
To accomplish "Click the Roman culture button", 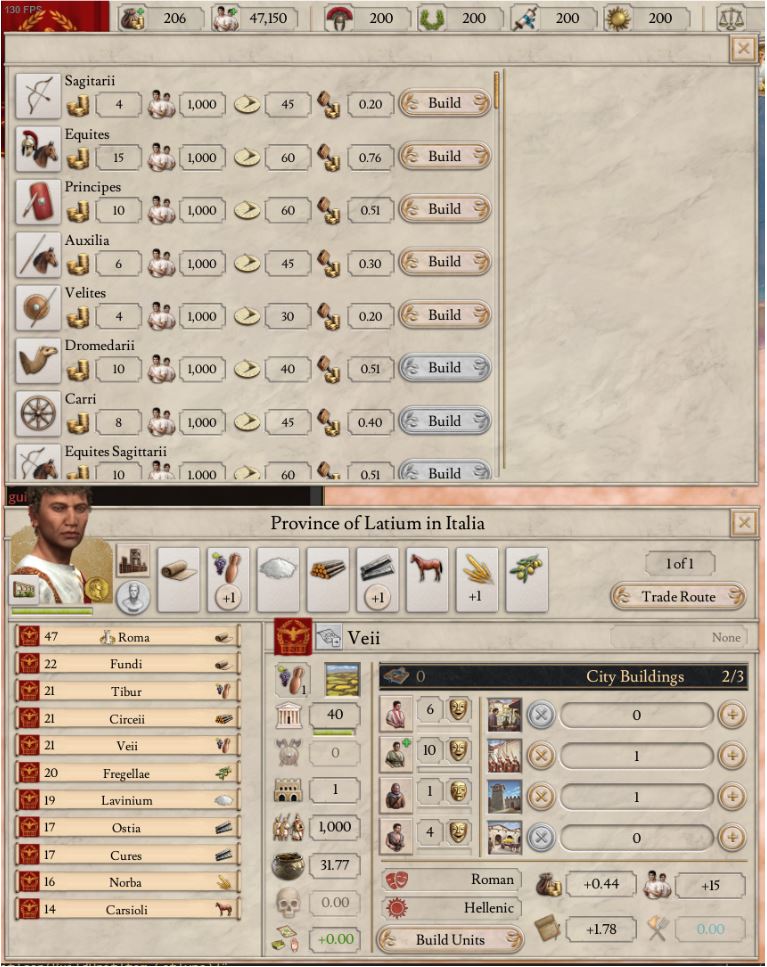I will [450, 880].
